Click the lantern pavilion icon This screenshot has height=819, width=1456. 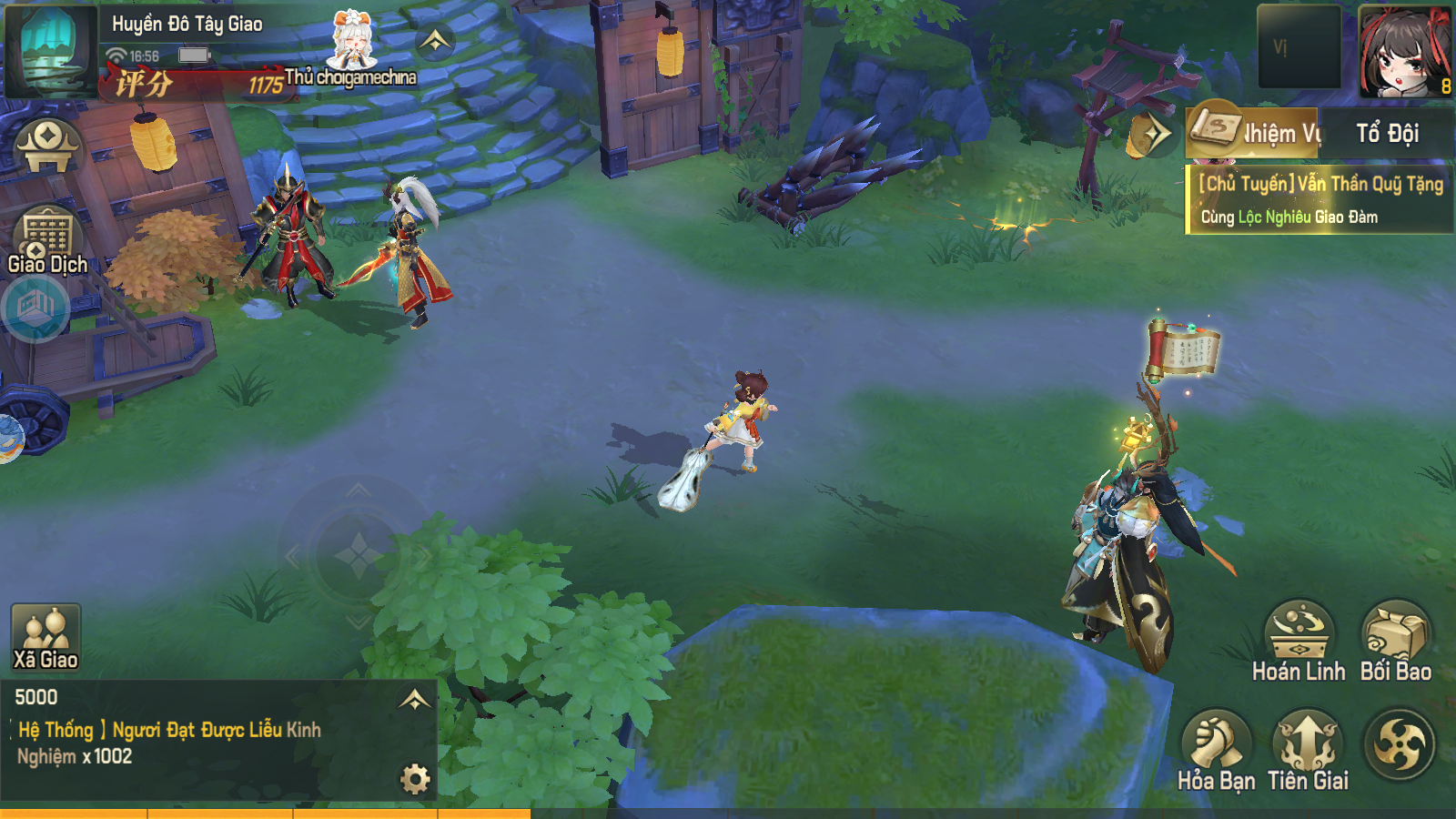click(47, 147)
